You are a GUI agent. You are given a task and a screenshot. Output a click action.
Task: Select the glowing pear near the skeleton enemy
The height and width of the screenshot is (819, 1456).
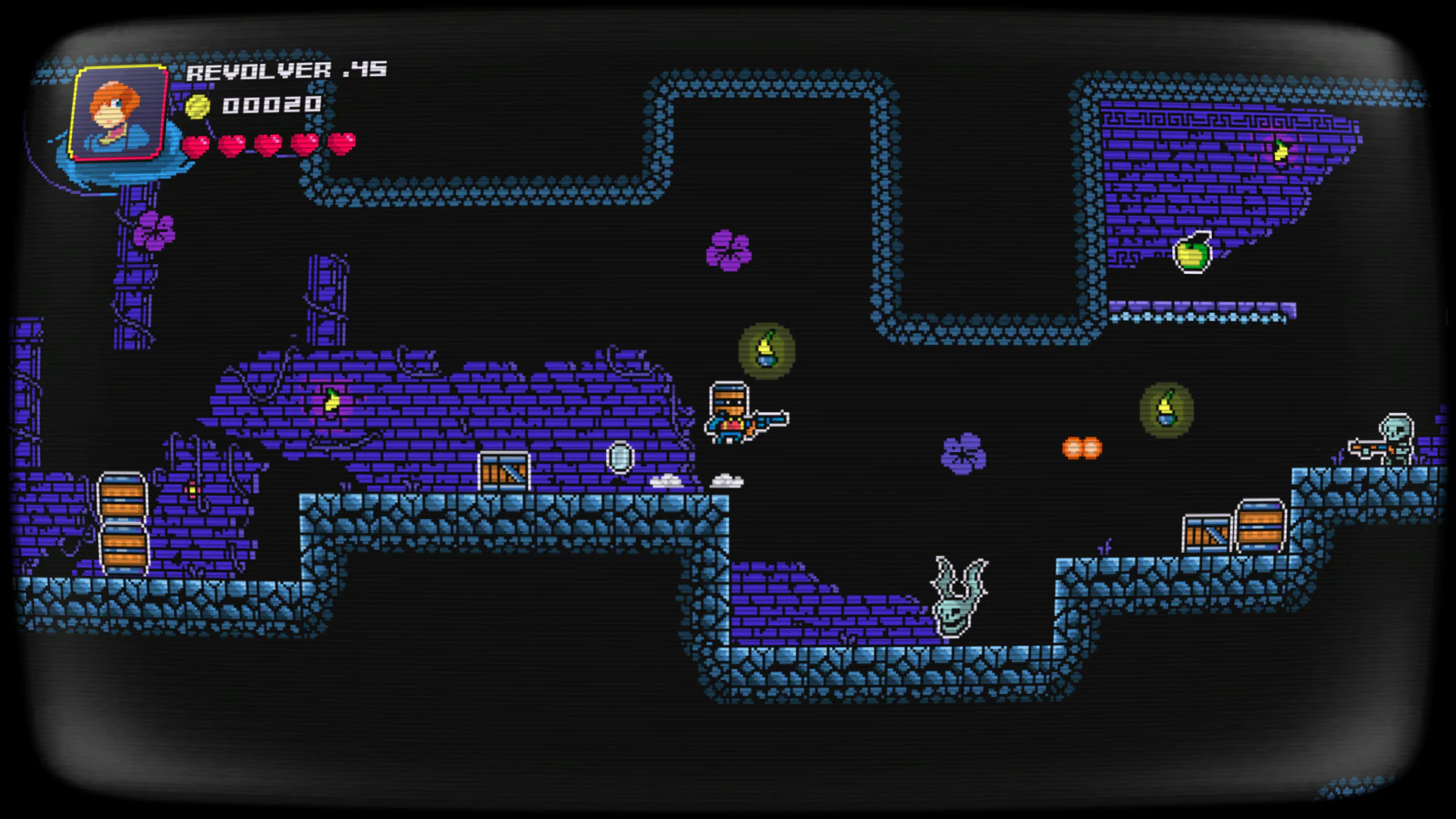pyautogui.click(x=1166, y=409)
